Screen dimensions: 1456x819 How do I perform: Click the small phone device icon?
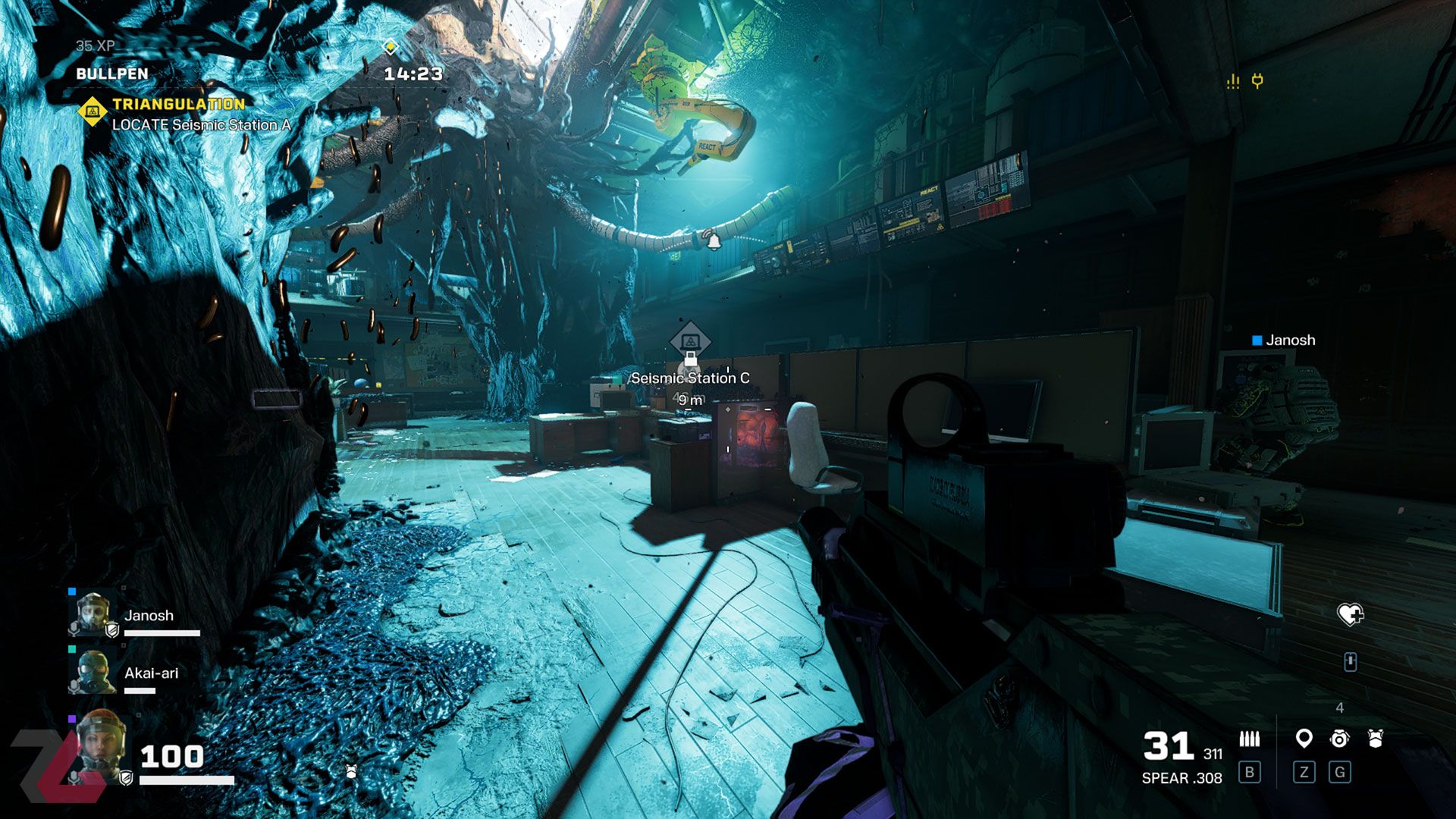click(x=1350, y=662)
